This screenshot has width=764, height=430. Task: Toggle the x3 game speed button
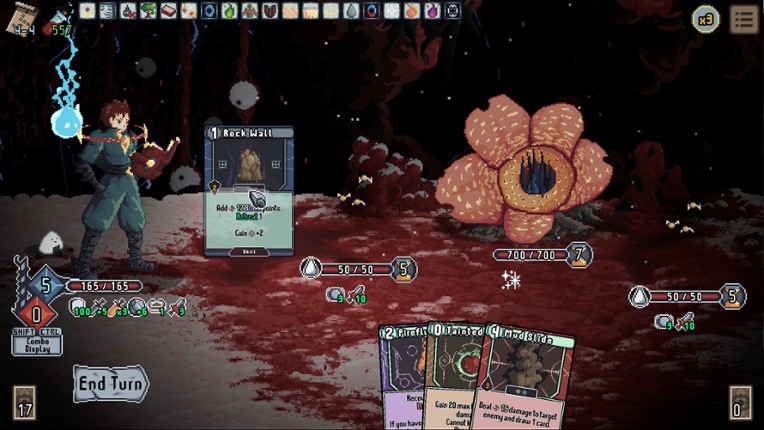706,19
